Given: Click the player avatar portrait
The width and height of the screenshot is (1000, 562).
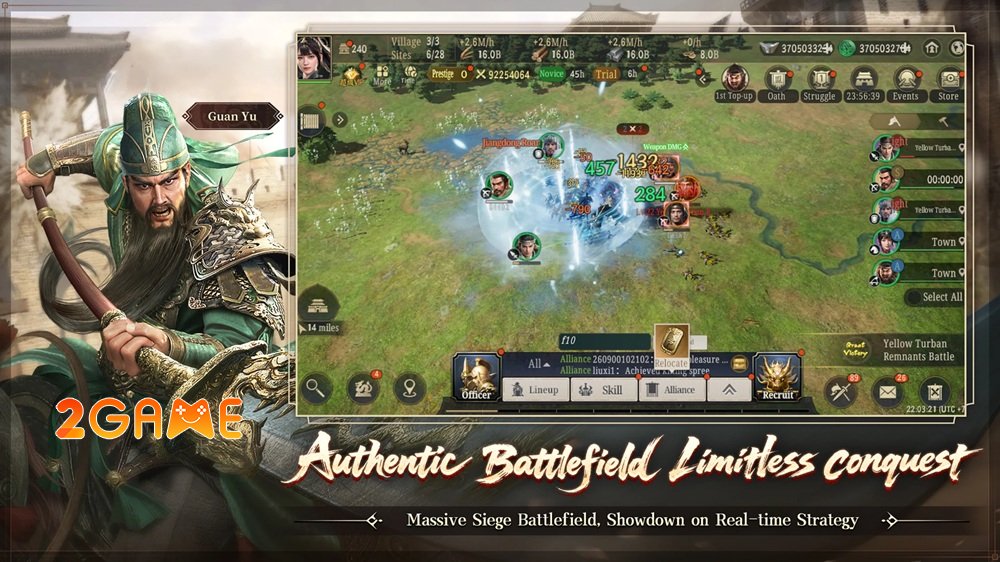Looking at the screenshot, I should [313, 56].
